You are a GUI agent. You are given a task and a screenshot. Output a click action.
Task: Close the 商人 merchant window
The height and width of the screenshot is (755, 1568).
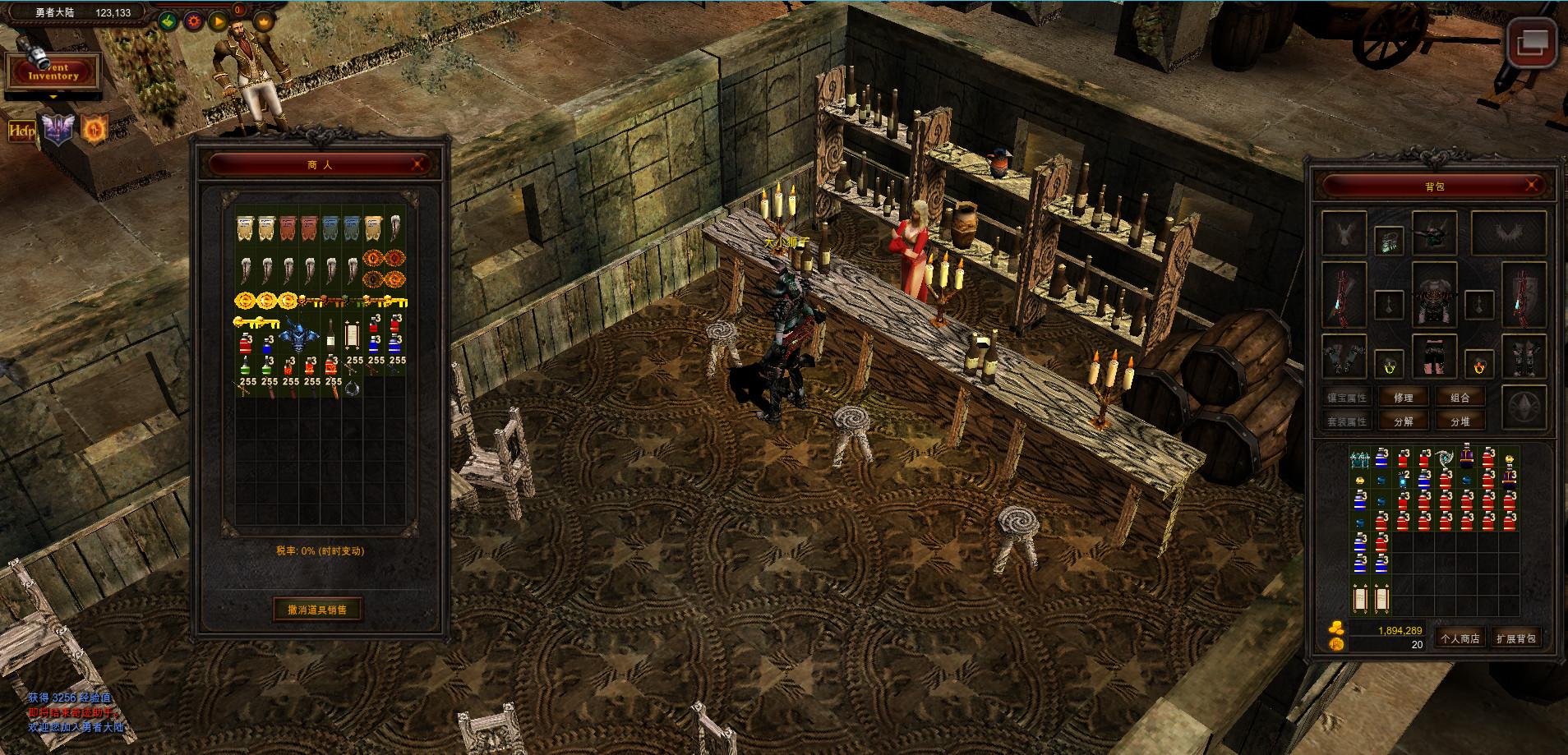click(x=420, y=164)
